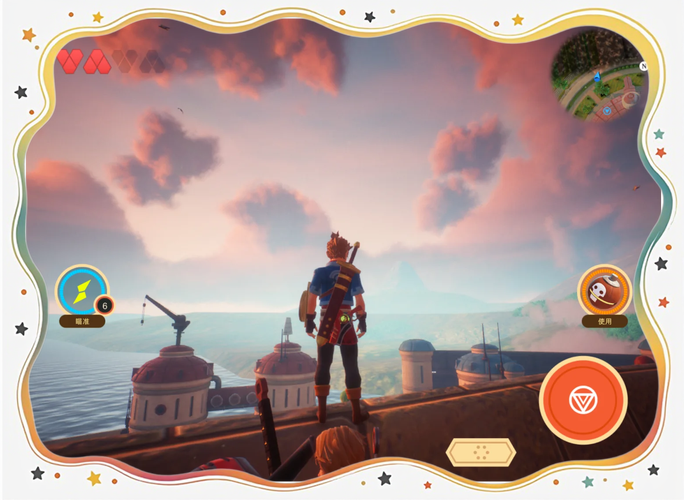Tap the lightning bolt aim (瞄准) button
The height and width of the screenshot is (500, 684).
point(81,290)
